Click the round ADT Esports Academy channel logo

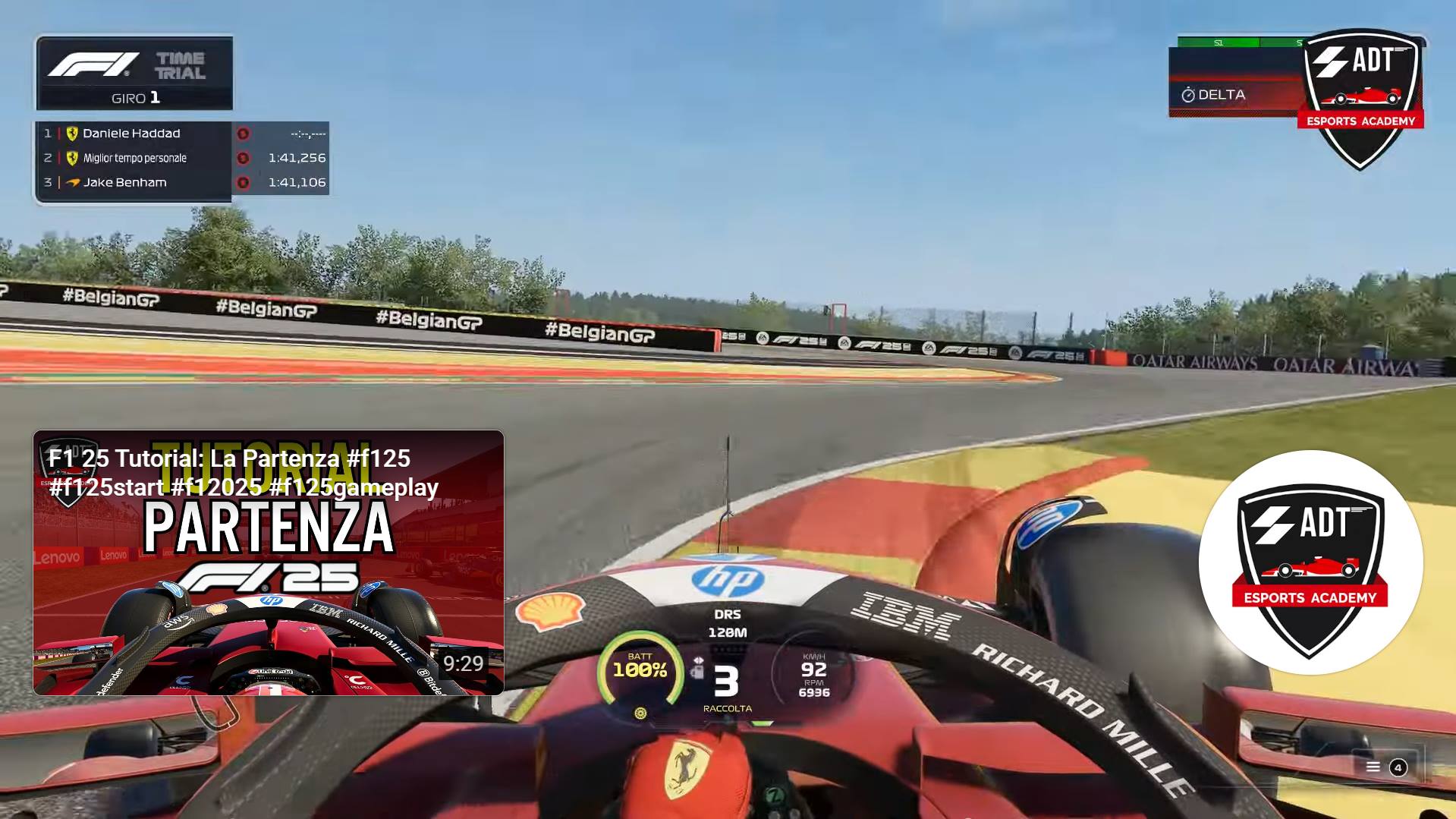pos(1310,562)
